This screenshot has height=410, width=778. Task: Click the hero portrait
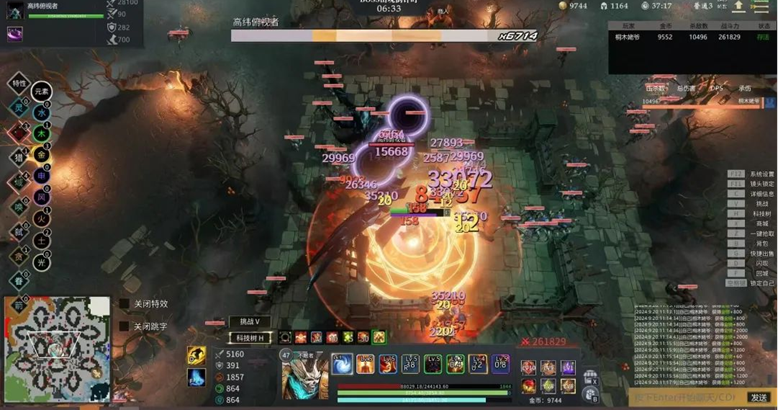(303, 375)
